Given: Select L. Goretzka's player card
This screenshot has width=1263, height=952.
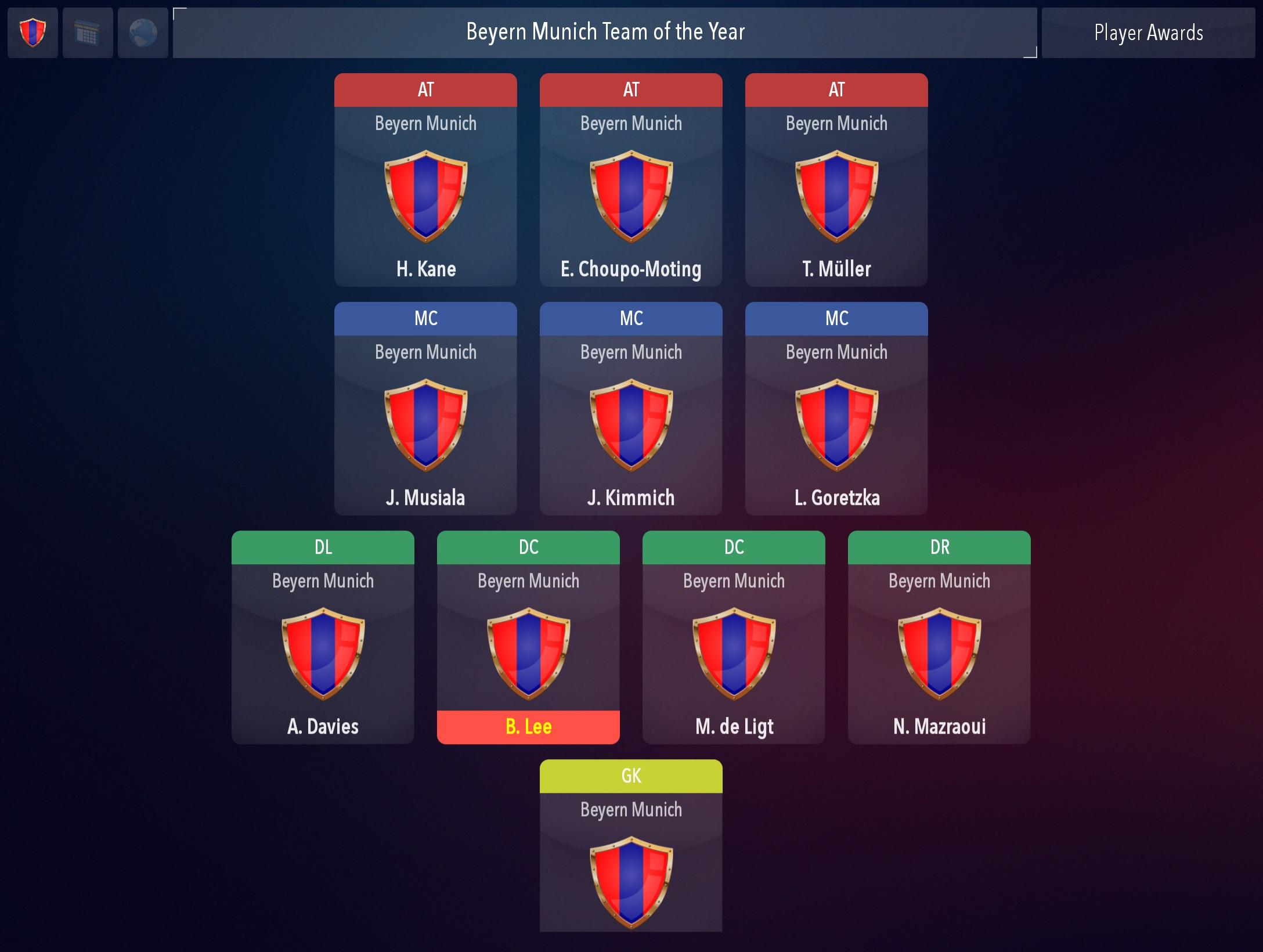Looking at the screenshot, I should point(836,406).
